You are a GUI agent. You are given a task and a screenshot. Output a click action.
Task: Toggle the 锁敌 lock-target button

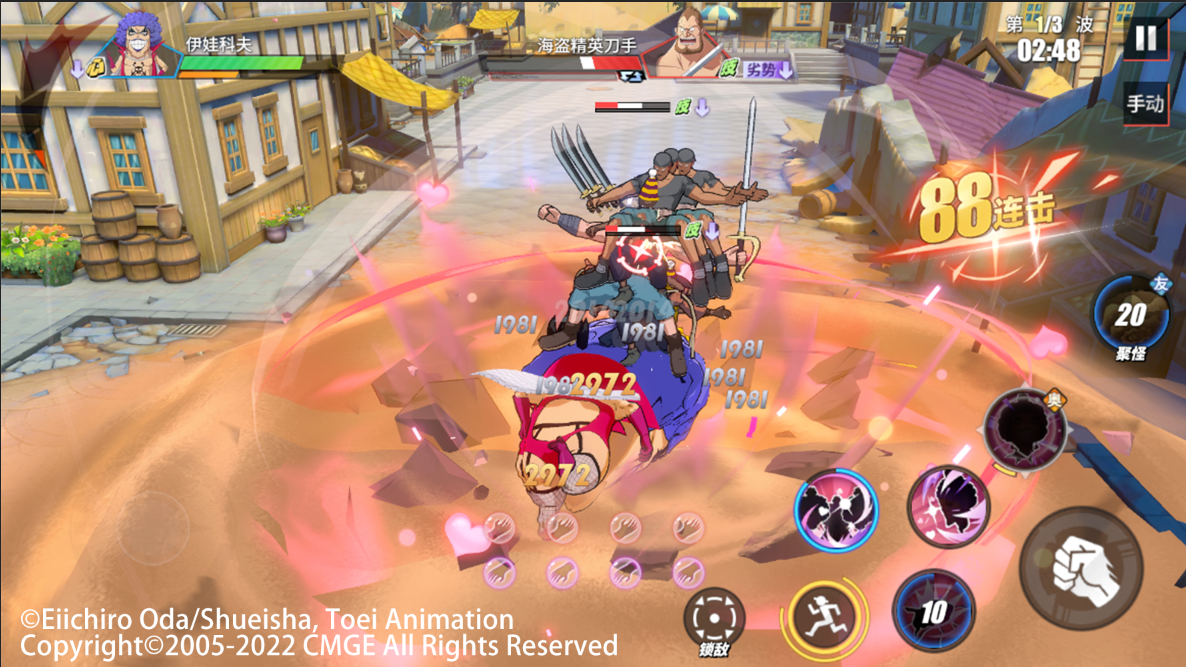(714, 615)
